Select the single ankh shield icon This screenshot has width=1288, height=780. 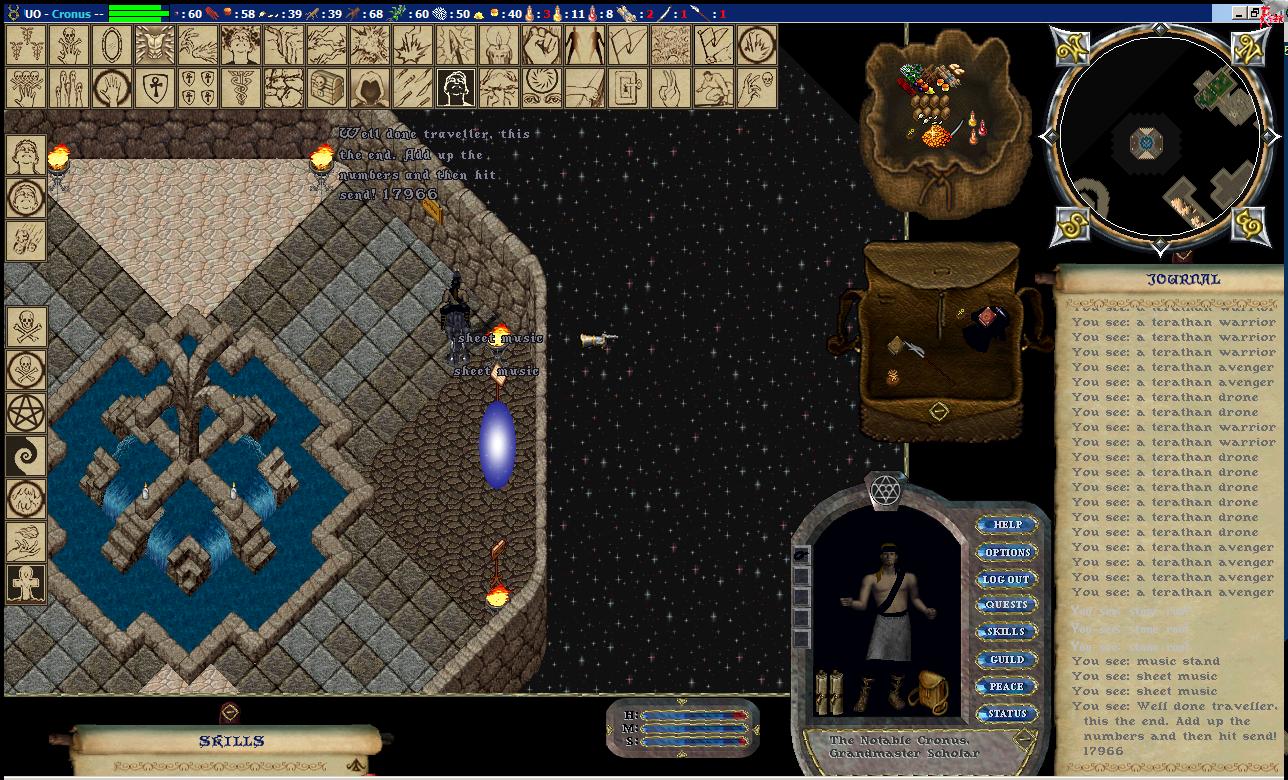(x=155, y=88)
